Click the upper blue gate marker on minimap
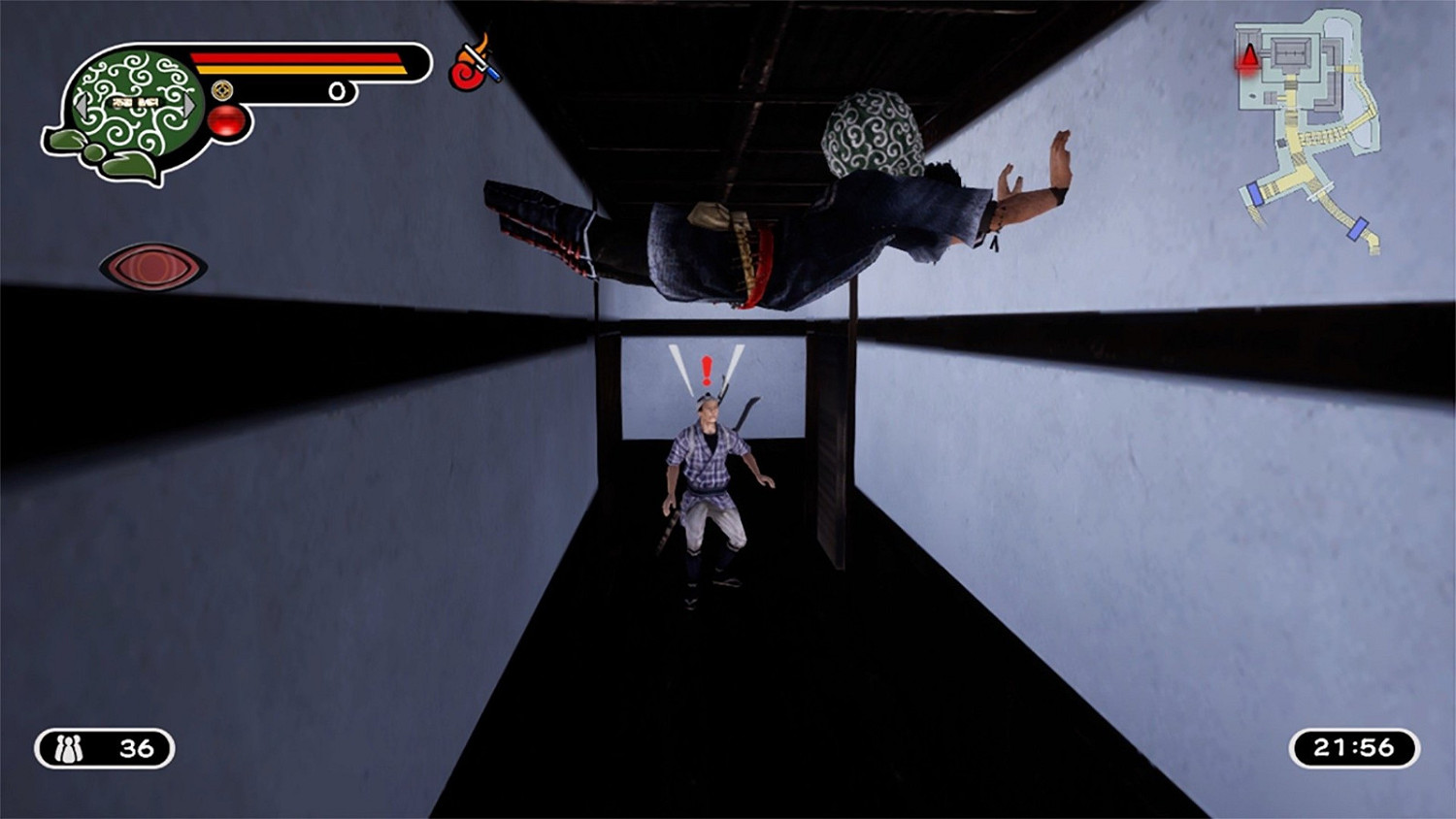The image size is (1456, 819). click(x=1256, y=193)
